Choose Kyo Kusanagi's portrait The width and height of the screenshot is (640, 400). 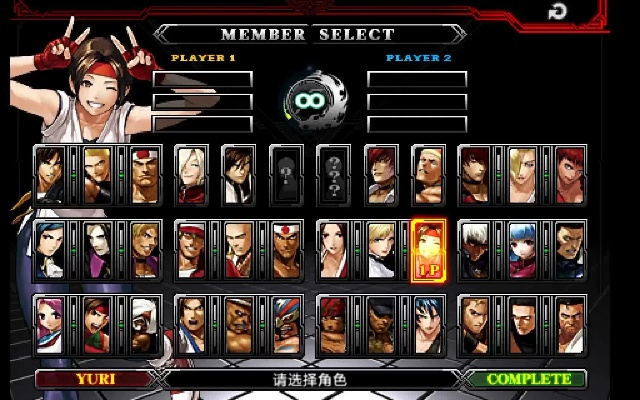tap(51, 174)
